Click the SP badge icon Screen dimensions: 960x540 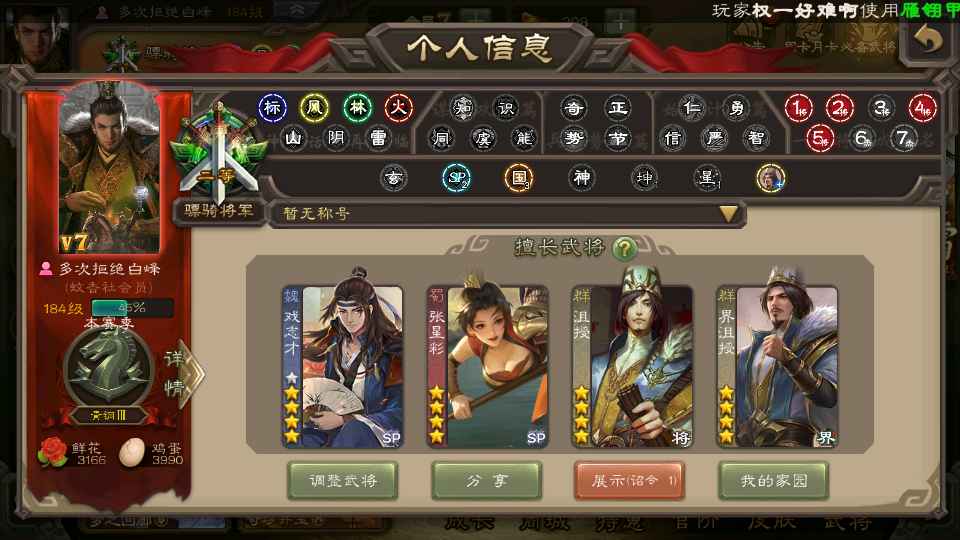[x=456, y=179]
